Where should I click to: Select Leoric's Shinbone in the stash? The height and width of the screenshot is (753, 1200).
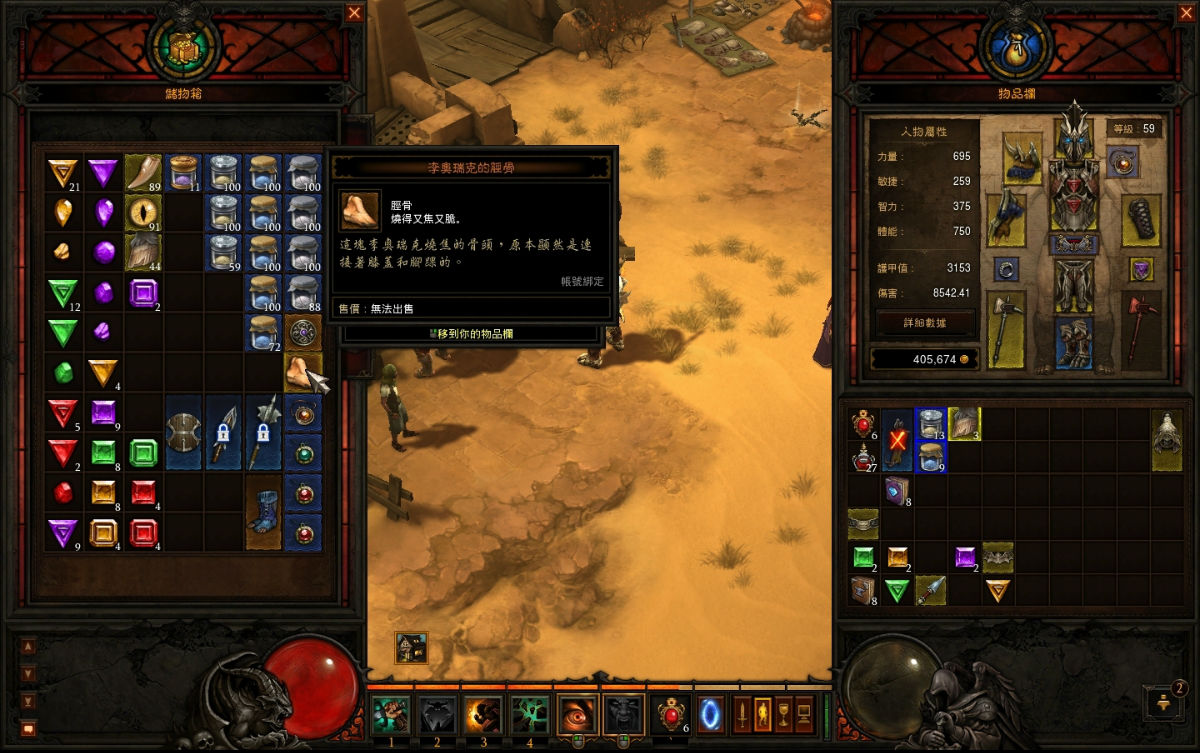(302, 372)
